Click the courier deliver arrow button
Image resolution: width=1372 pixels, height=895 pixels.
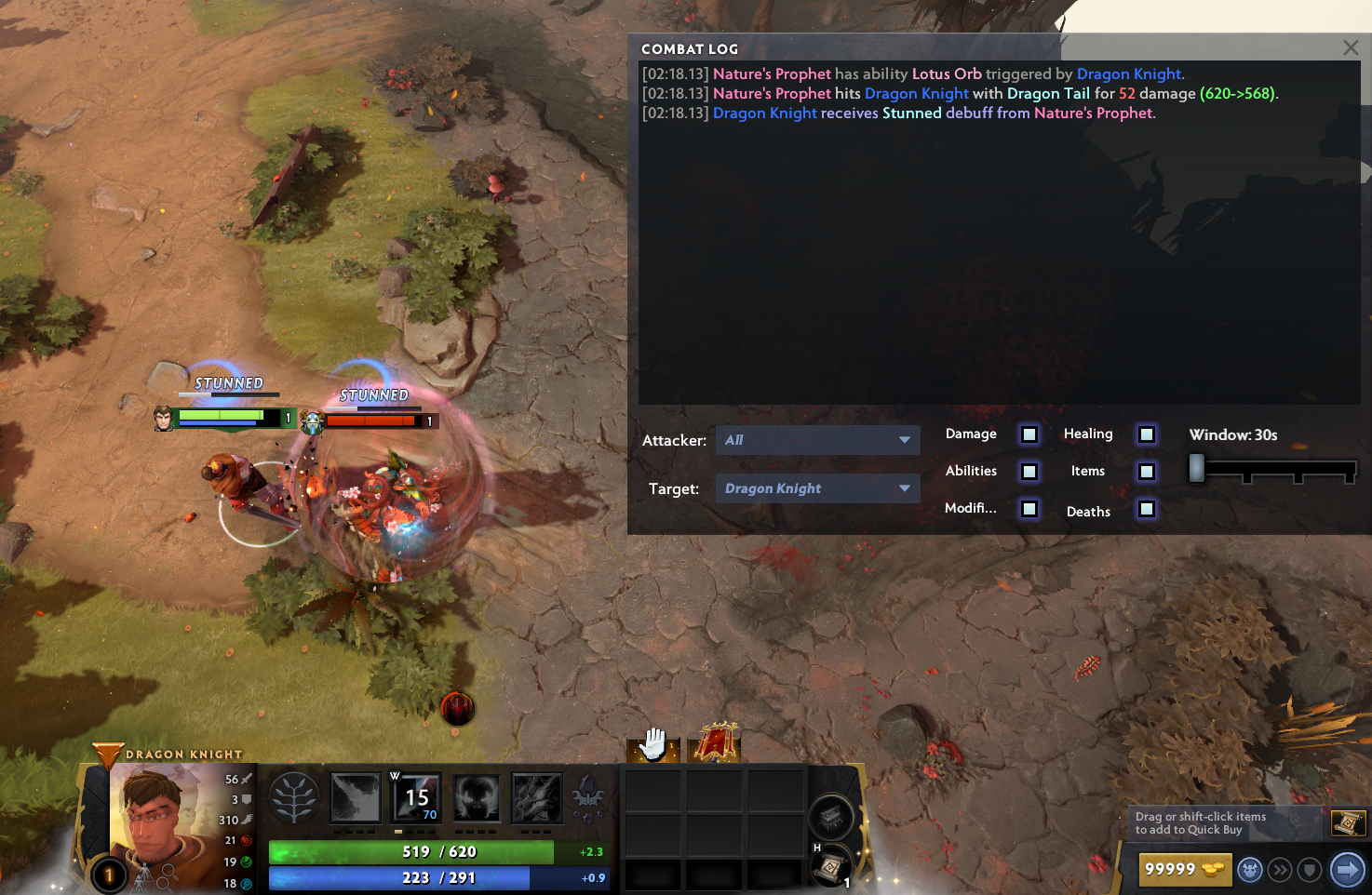[1347, 870]
